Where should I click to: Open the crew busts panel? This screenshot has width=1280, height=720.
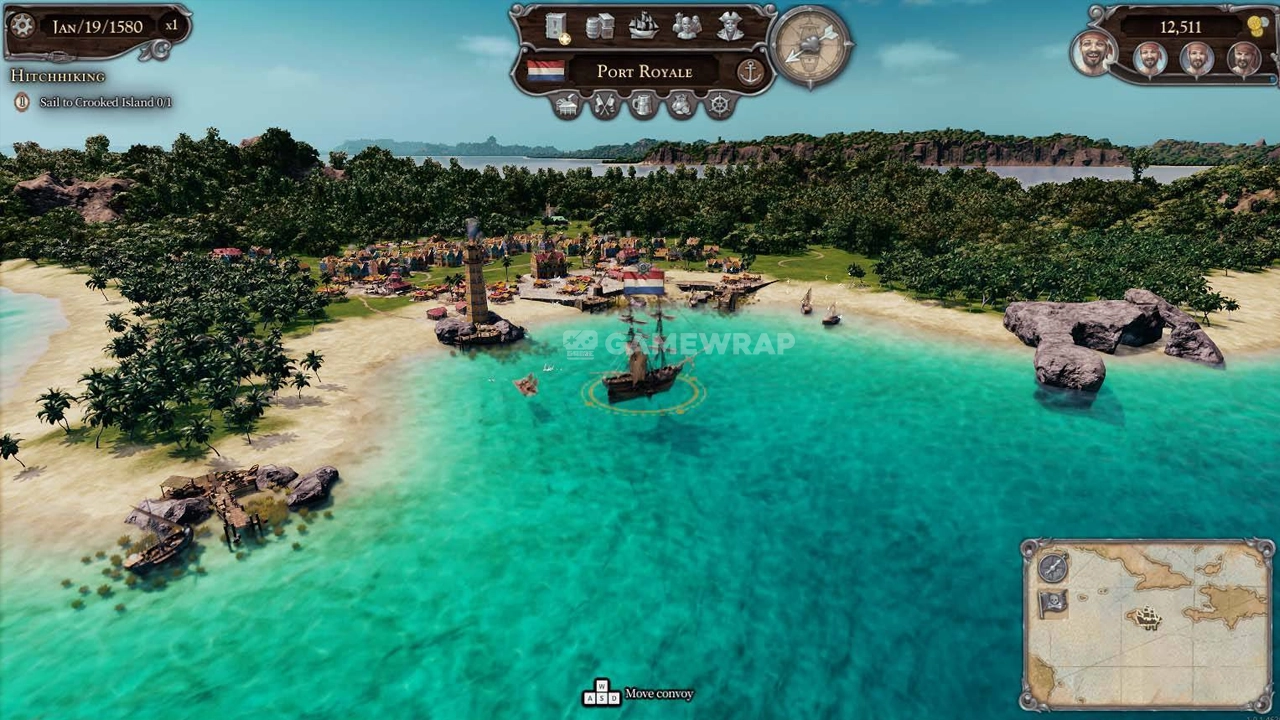tap(686, 26)
